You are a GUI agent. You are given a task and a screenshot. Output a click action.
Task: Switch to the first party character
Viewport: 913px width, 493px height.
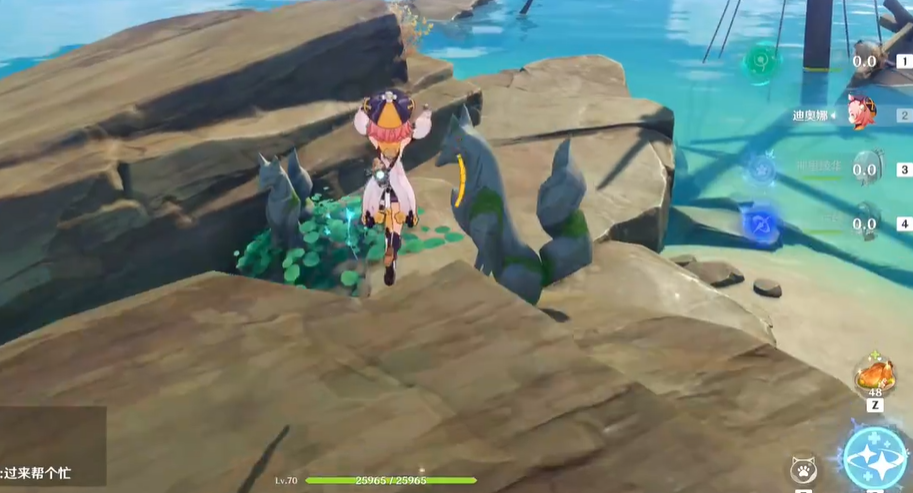click(866, 60)
